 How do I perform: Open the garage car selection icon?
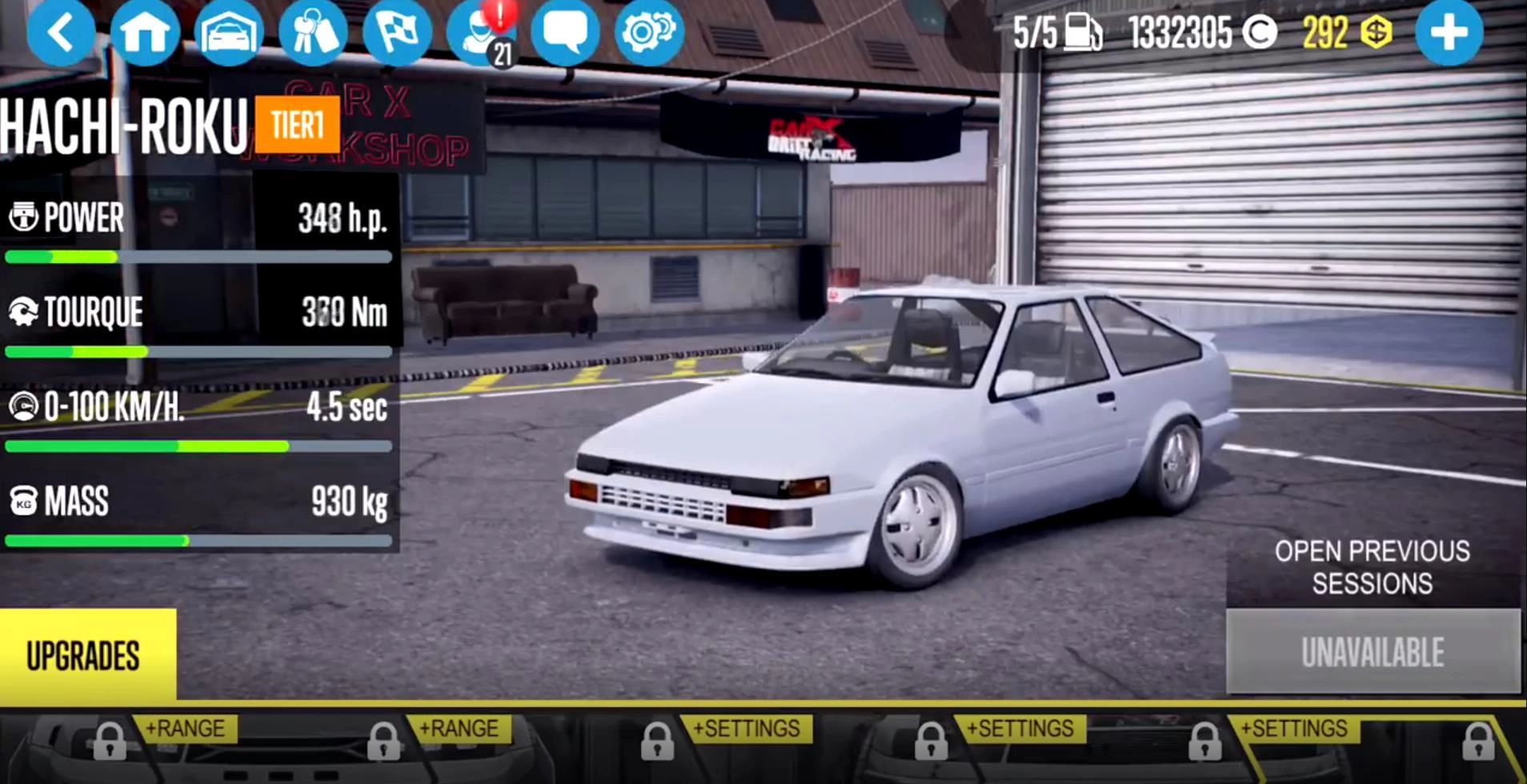[x=230, y=32]
